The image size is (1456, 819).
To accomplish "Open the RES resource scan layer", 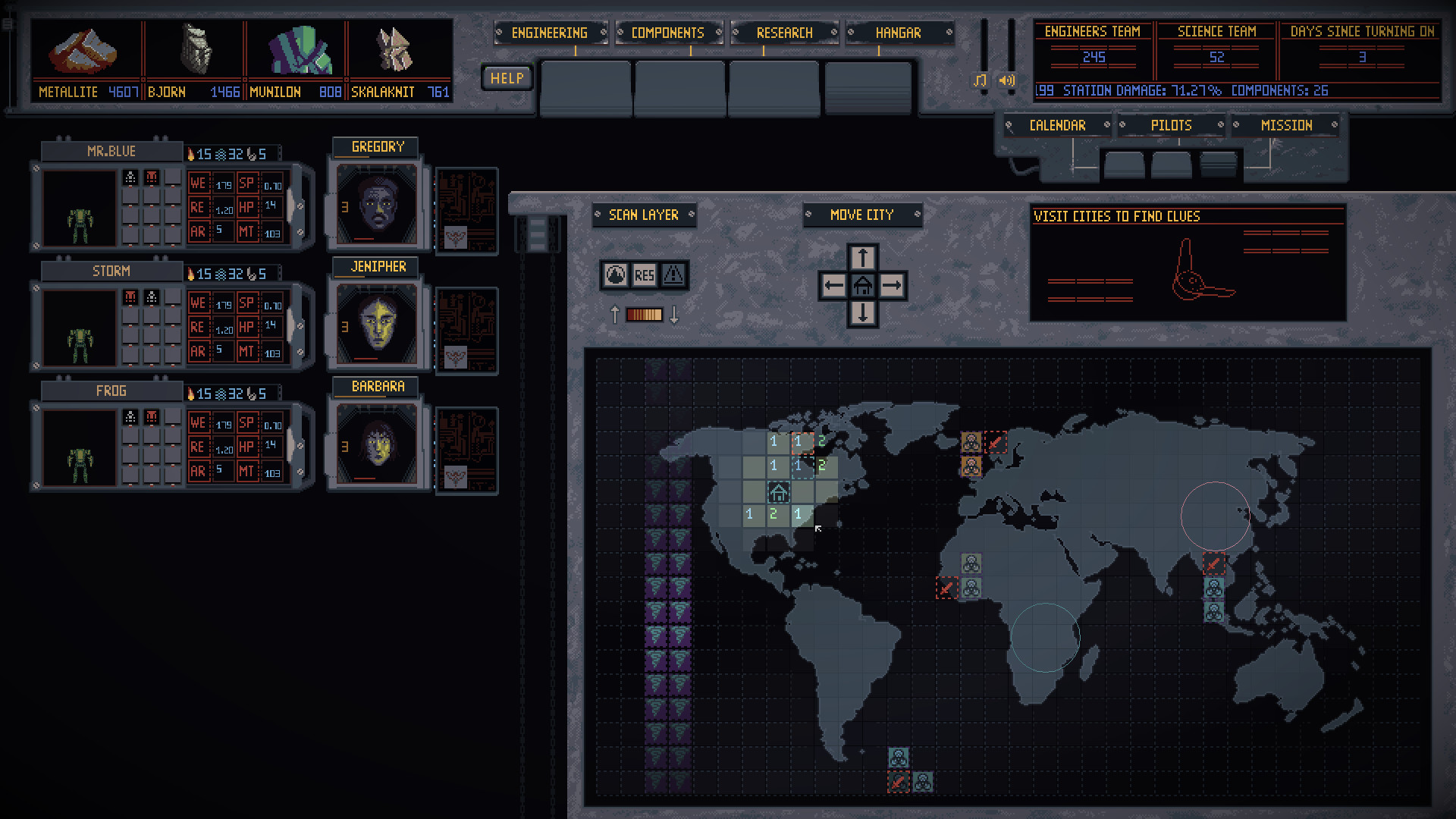I will 645,276.
